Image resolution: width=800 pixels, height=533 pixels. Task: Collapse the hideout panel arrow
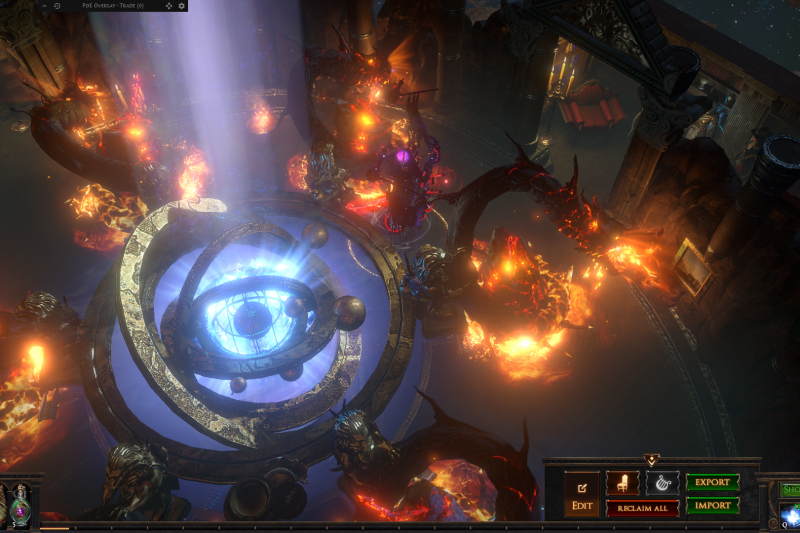pyautogui.click(x=651, y=460)
